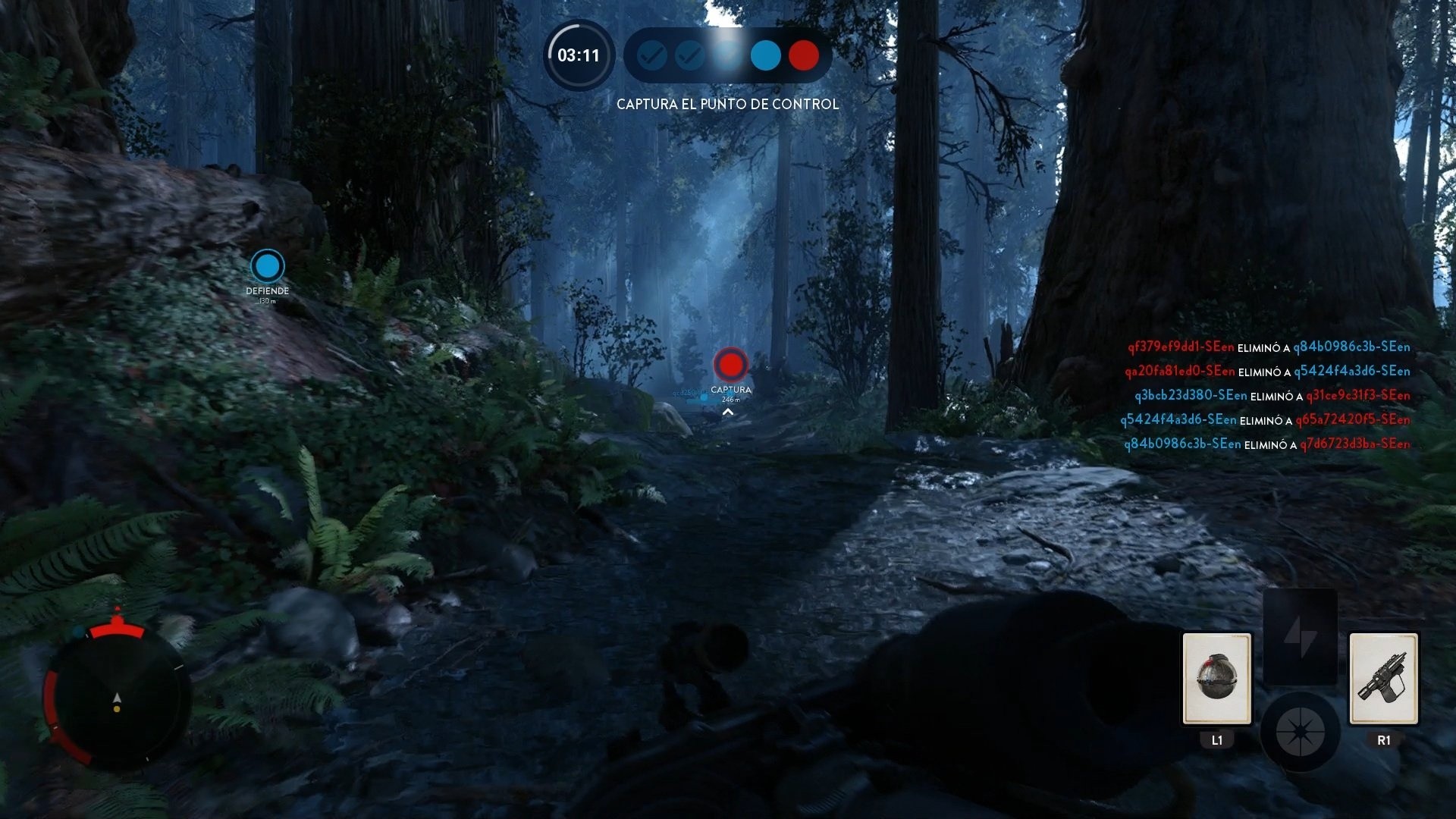Select the CAPTURA EL PUNTO DE CONTROL banner

(727, 104)
